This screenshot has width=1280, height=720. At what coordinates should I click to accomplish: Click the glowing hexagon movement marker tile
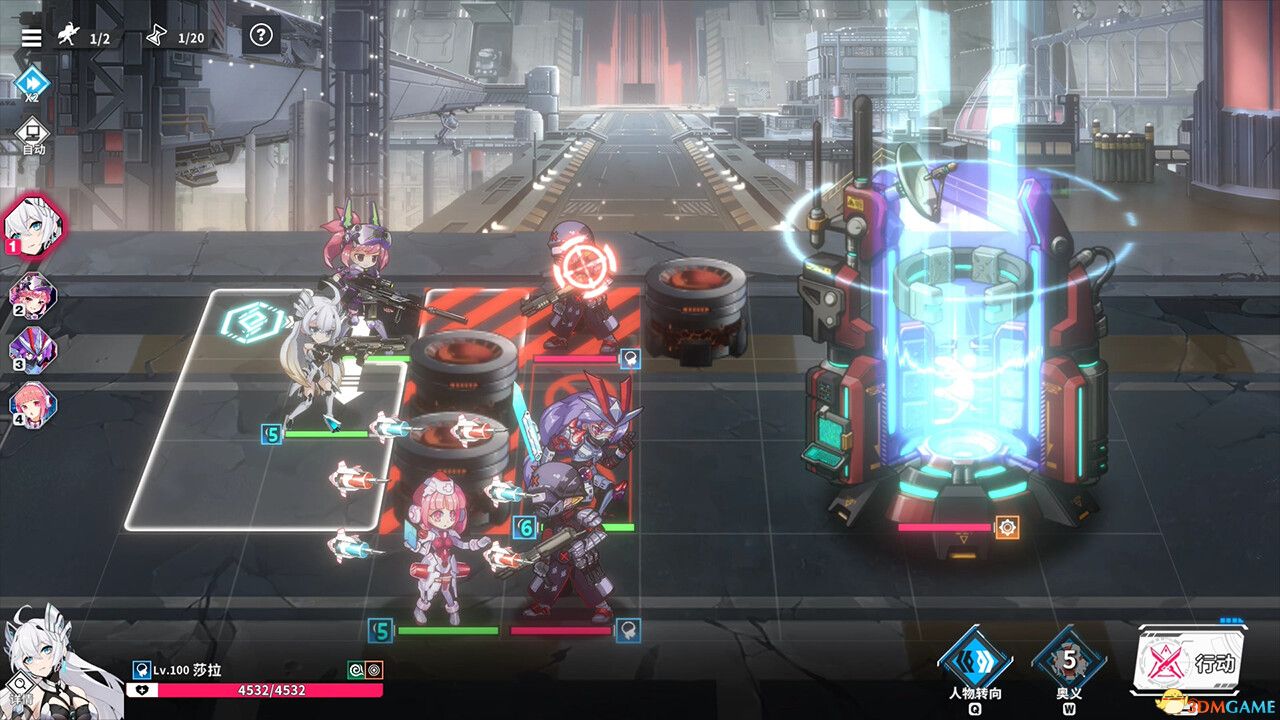click(253, 323)
